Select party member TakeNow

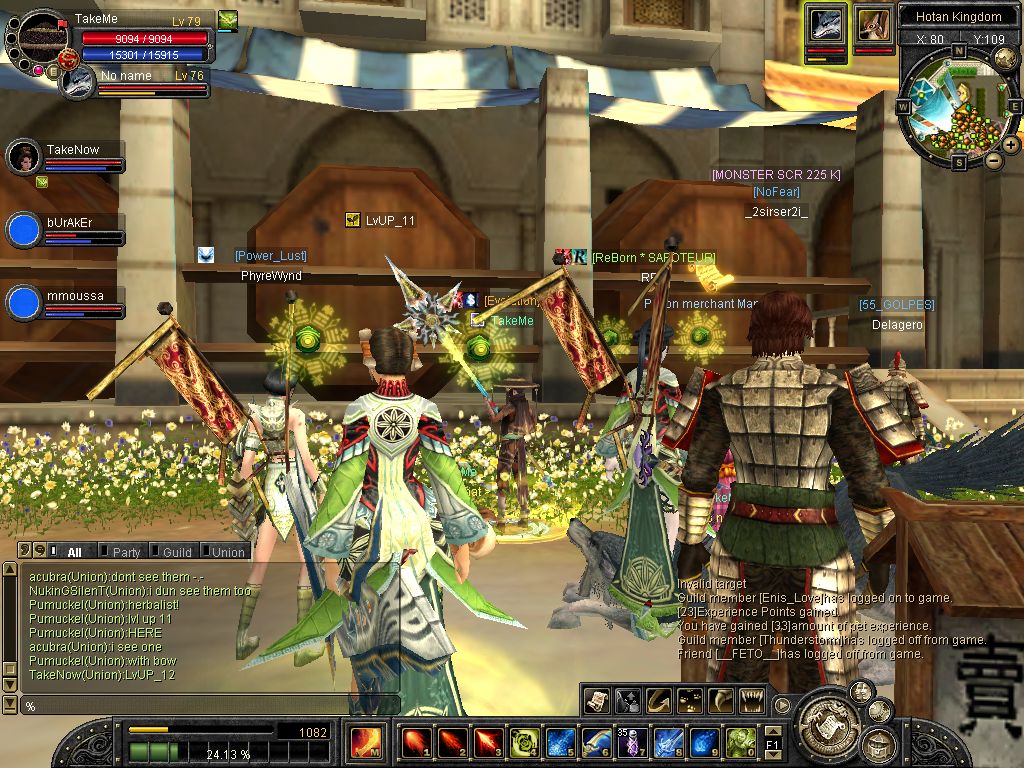23,157
